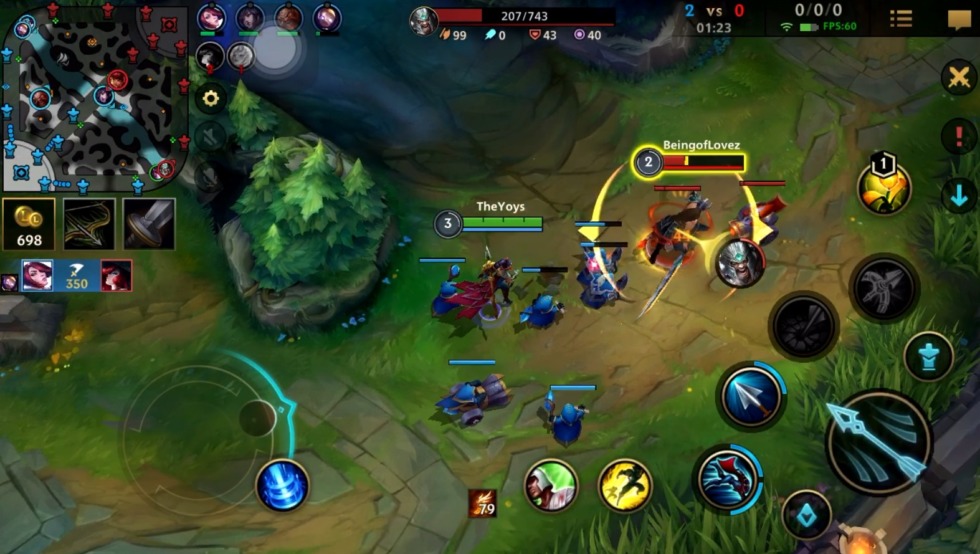Open the chat speech bubble
This screenshot has width=980, height=554.
959,20
